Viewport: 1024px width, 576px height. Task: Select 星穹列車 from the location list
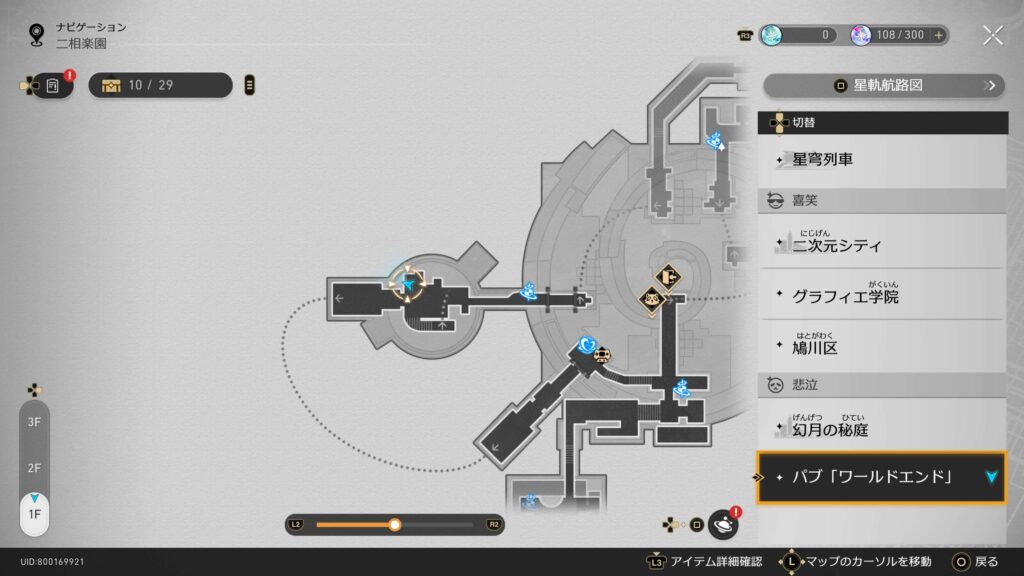tap(882, 159)
